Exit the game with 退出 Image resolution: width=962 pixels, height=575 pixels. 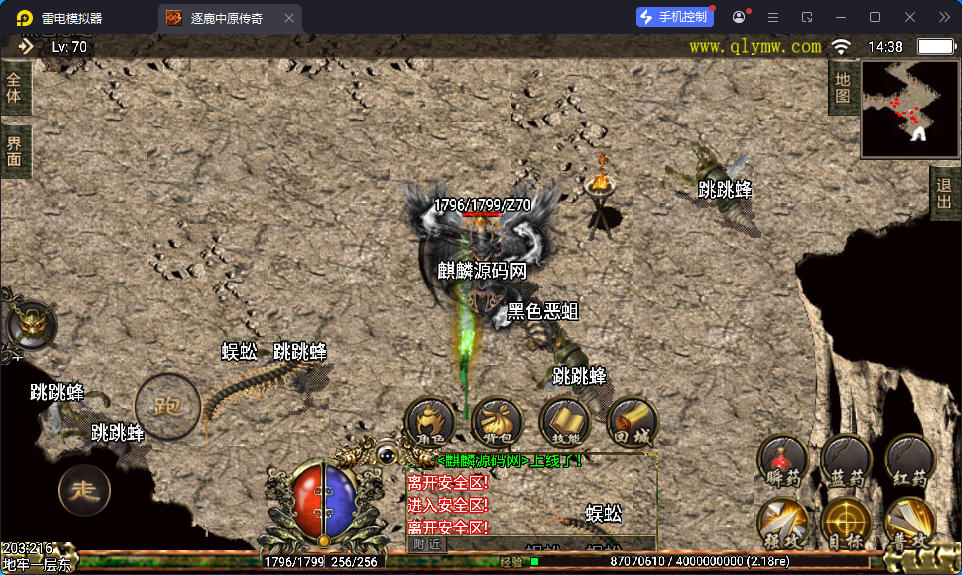tap(944, 195)
